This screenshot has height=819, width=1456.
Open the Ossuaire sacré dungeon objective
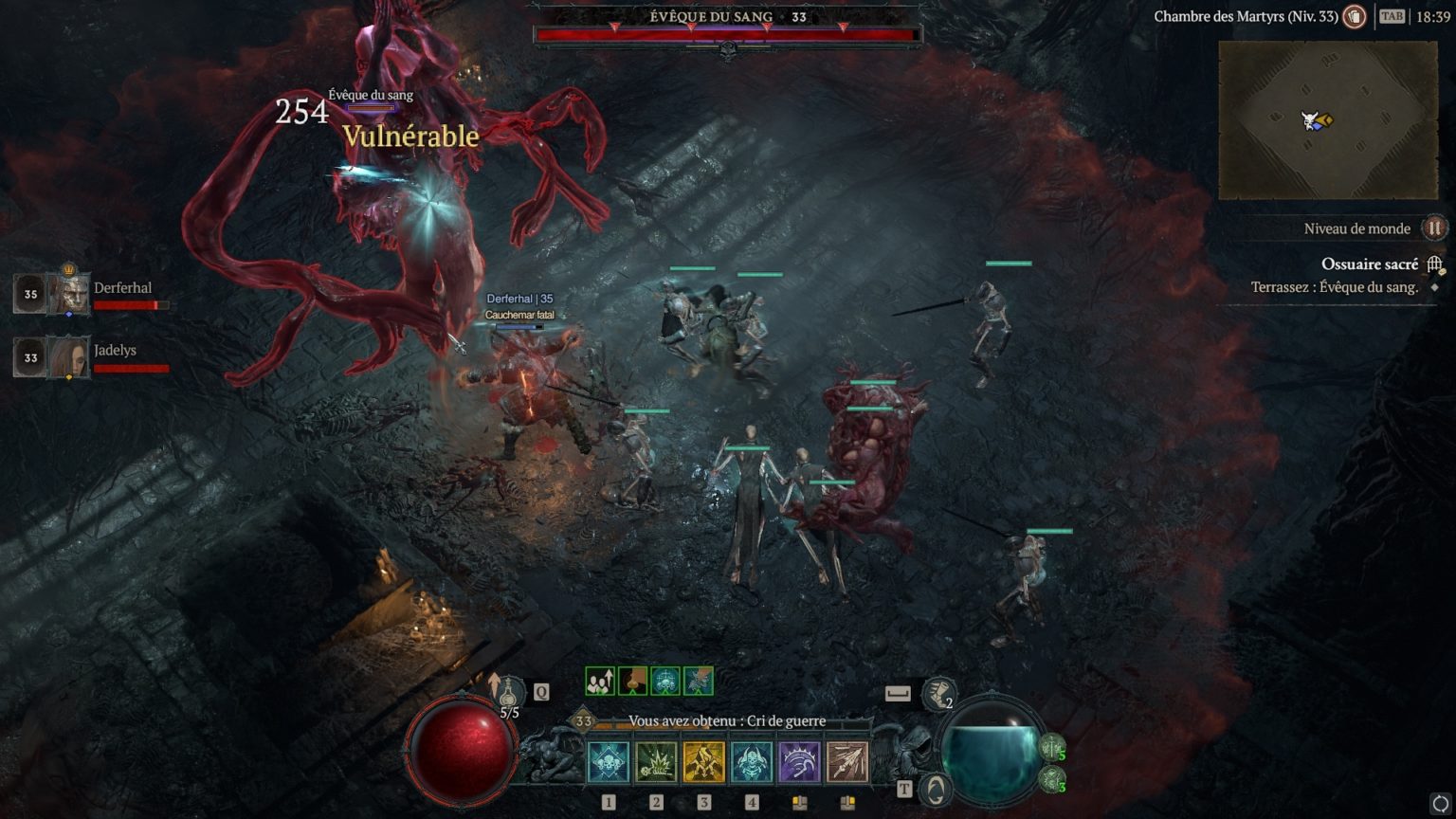(1369, 264)
